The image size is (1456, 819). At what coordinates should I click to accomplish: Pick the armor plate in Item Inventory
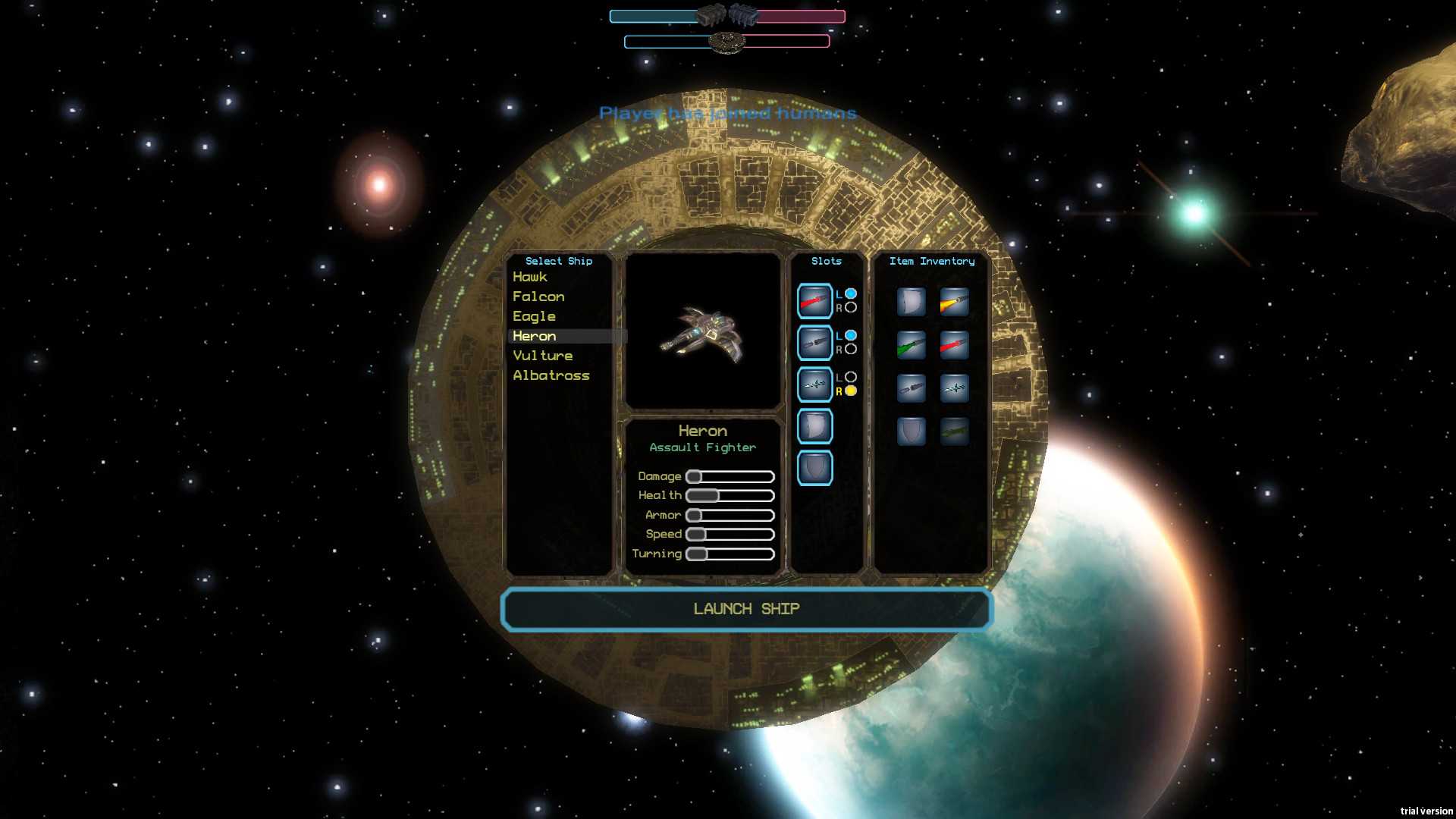point(911,302)
